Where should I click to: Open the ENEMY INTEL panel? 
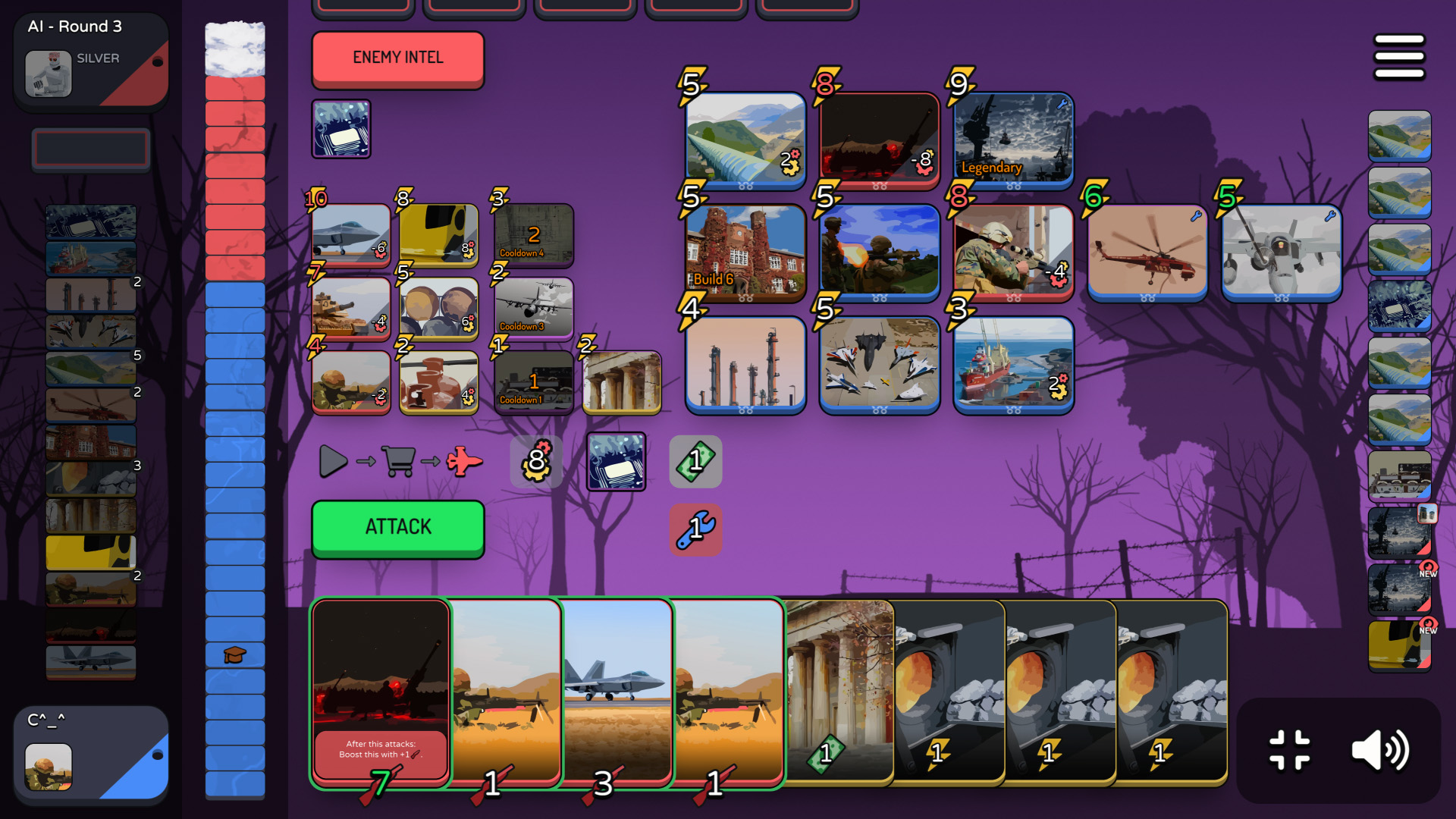pos(397,57)
